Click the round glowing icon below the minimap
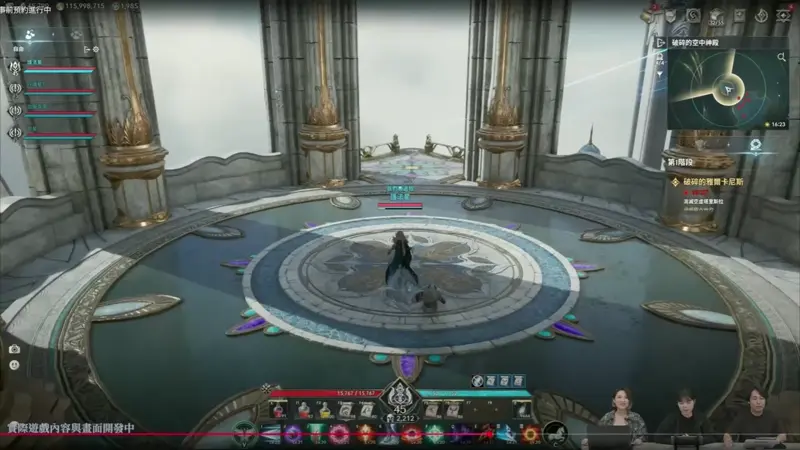 pos(757,144)
